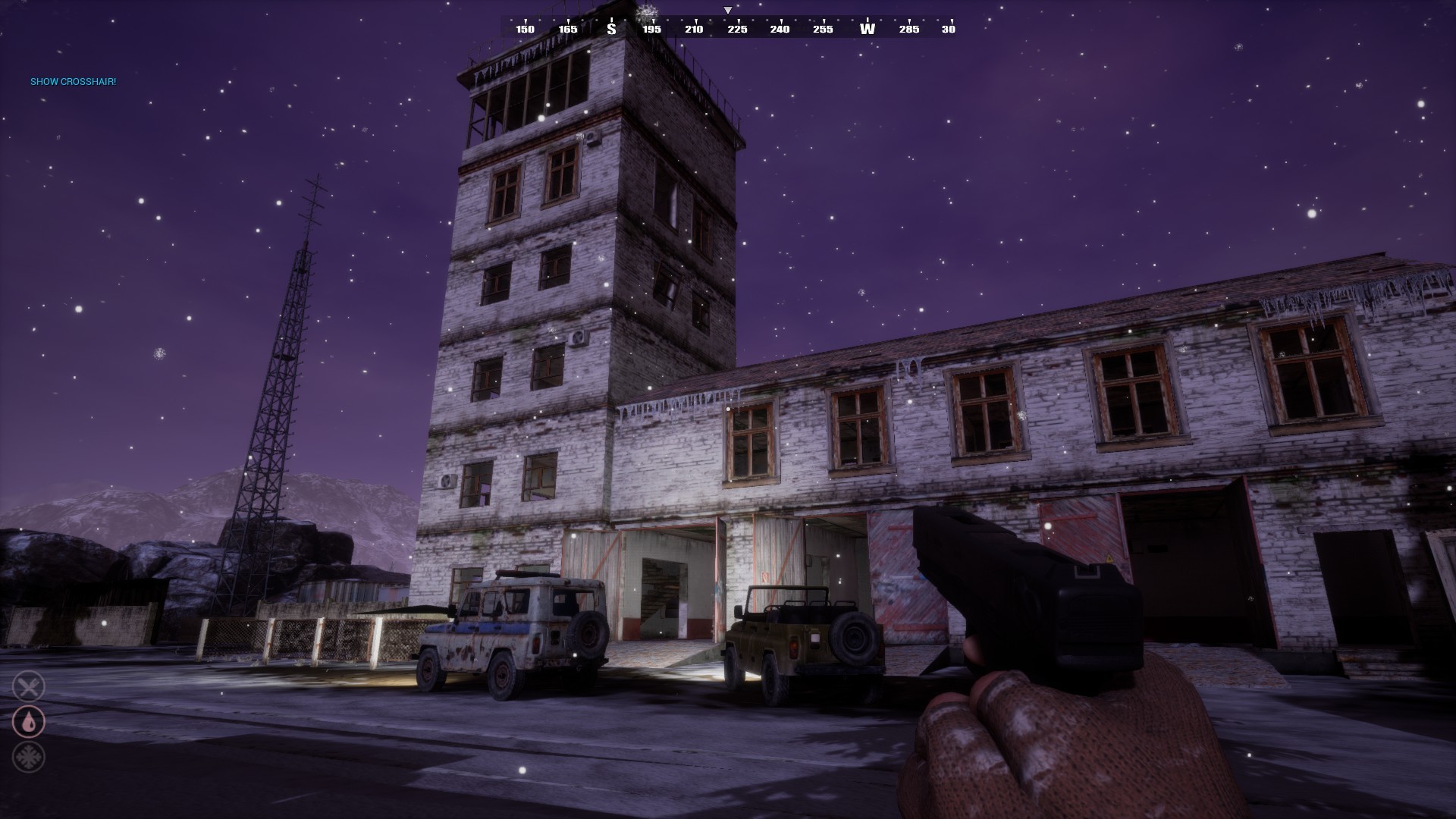This screenshot has height=819, width=1456.
Task: Select the thirst water drop icon
Action: pos(29,722)
